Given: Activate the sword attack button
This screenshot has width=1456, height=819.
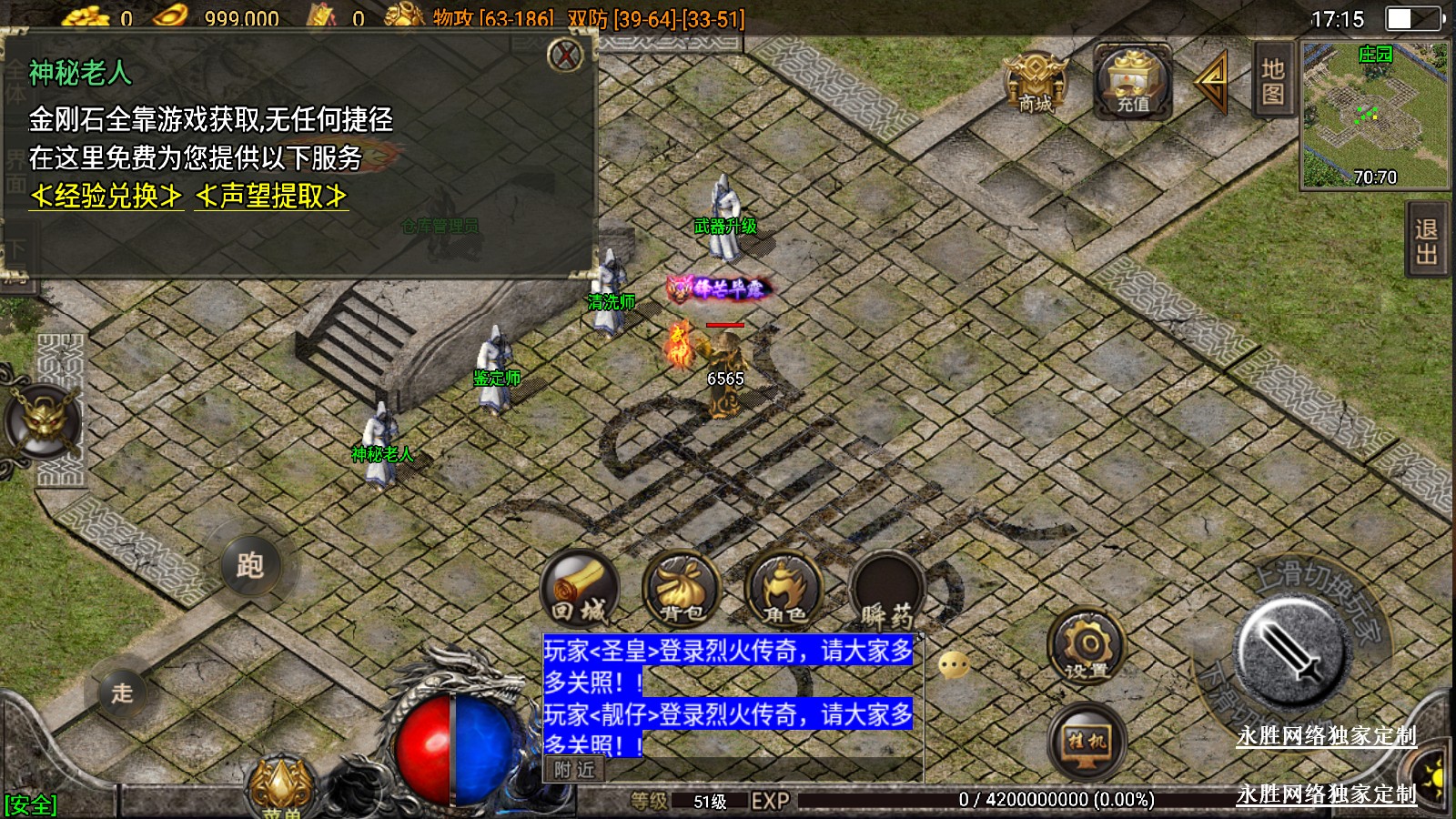Looking at the screenshot, I should (x=1289, y=651).
